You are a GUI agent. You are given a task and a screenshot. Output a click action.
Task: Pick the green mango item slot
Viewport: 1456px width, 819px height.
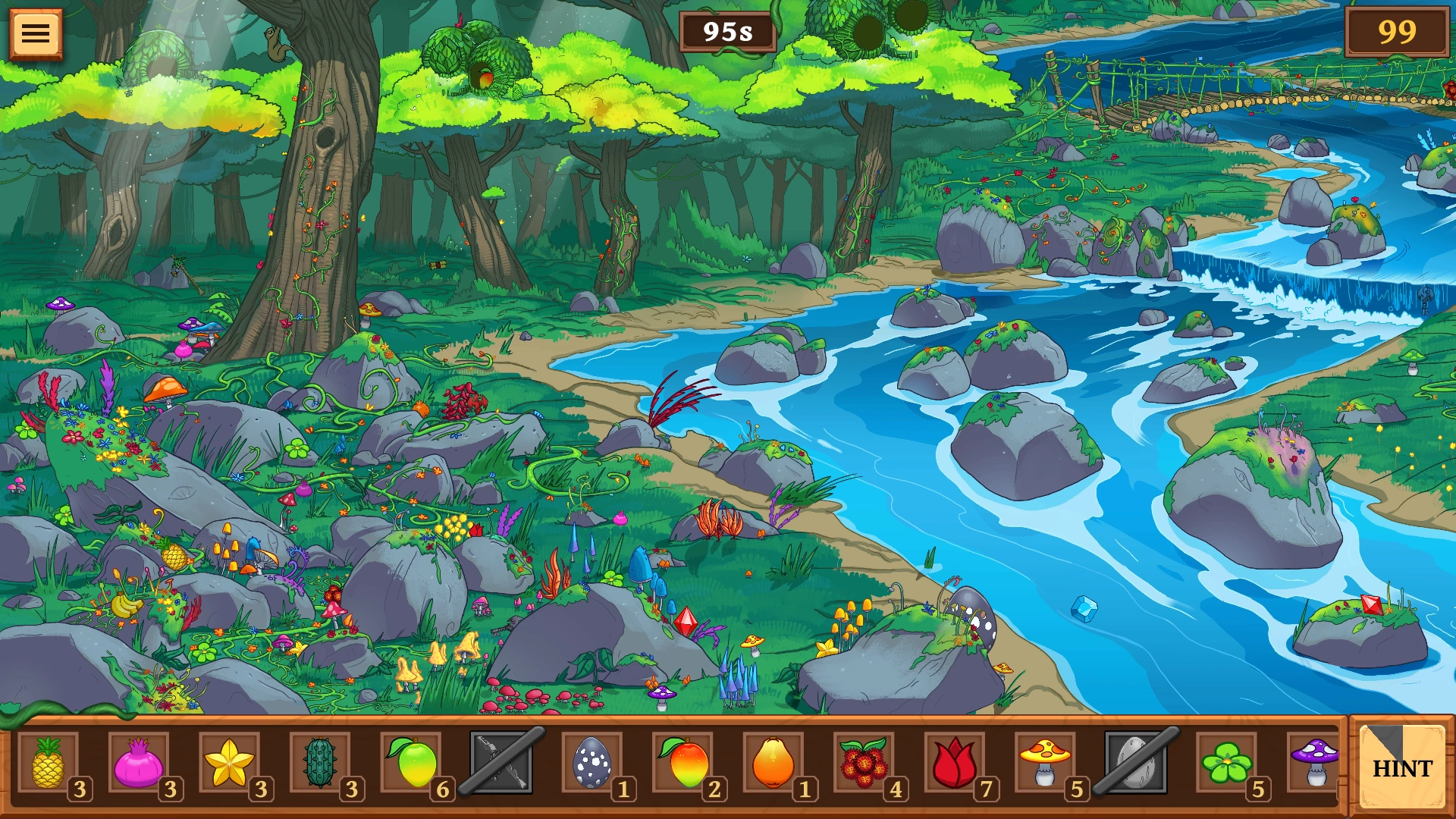point(411,763)
